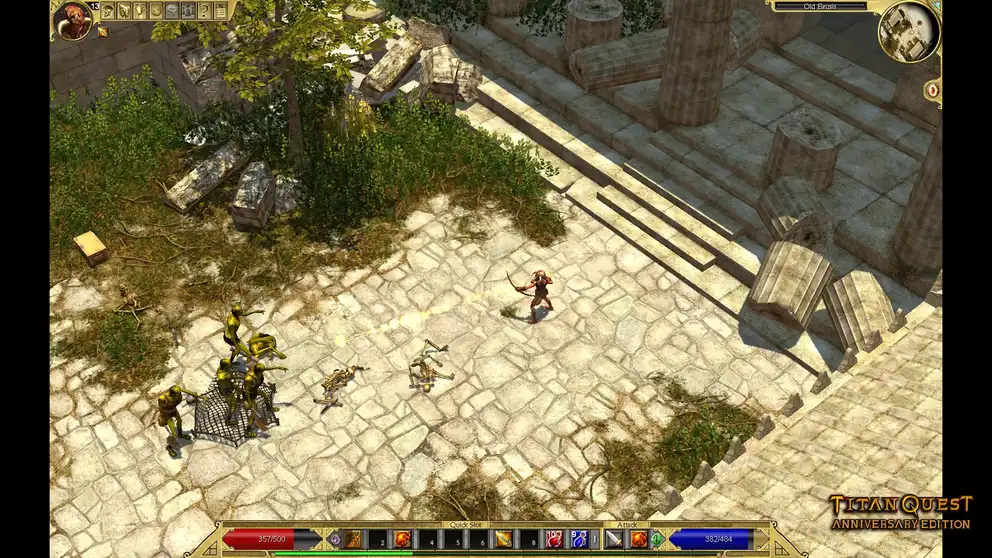Screen dimensions: 992x558
Task: Click the small orange buff icon below the portrait
Action: tap(102, 32)
